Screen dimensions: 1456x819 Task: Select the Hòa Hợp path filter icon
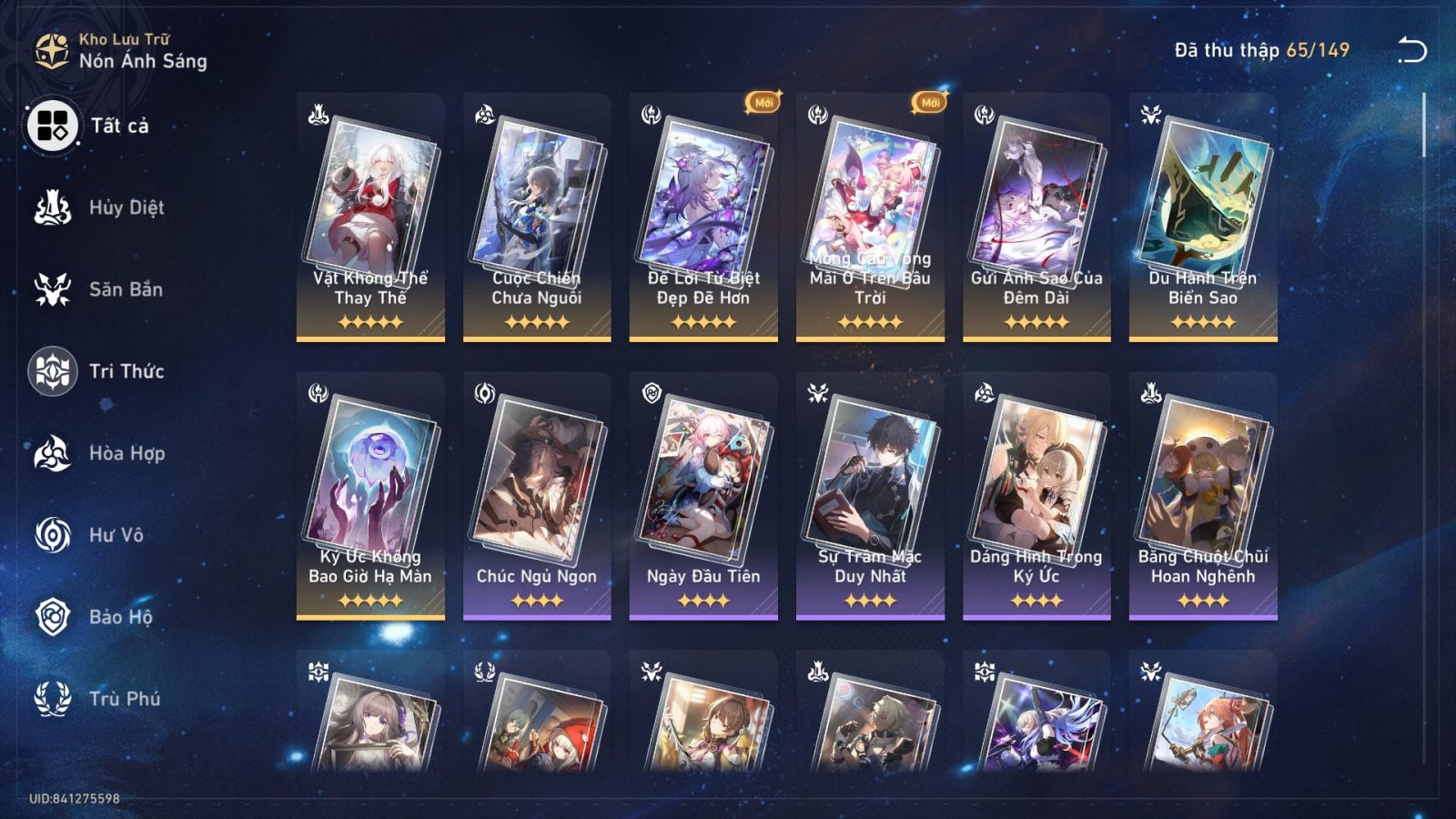(x=52, y=453)
